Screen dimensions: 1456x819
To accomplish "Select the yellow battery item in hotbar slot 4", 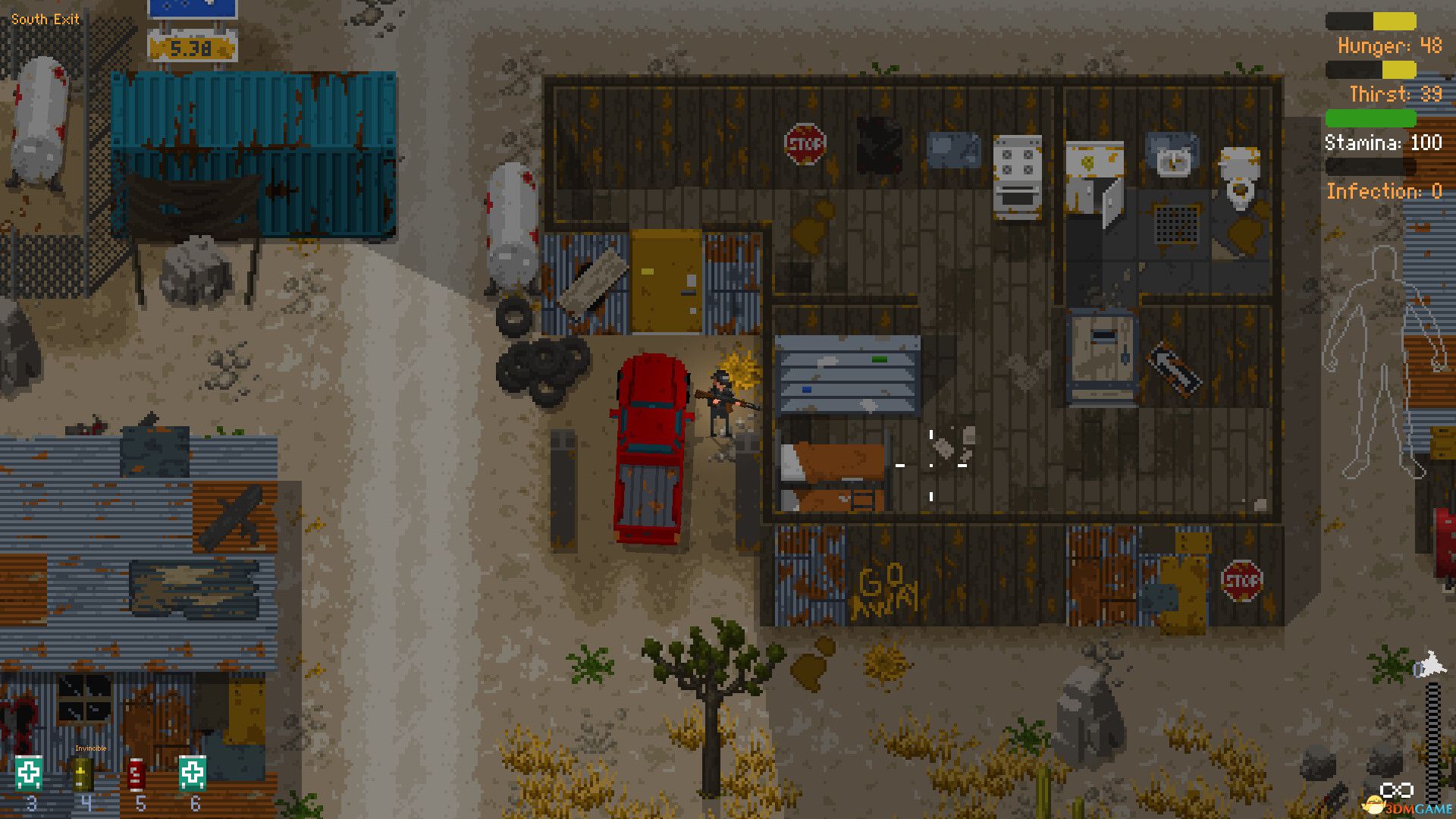I will click(82, 773).
